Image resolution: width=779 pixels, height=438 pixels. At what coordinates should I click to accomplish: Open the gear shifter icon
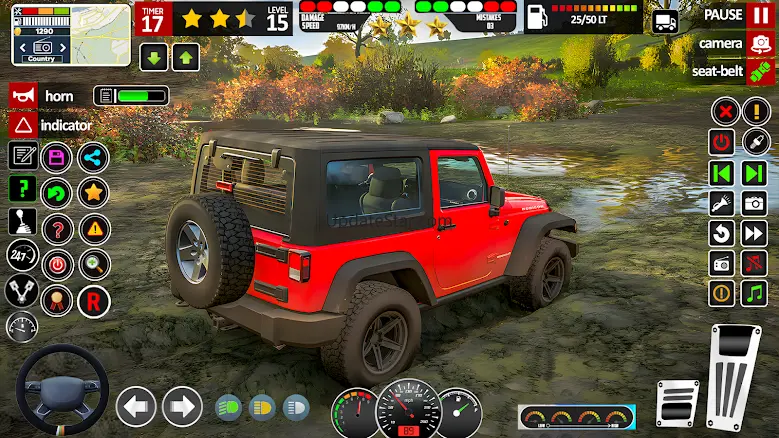pos(22,222)
